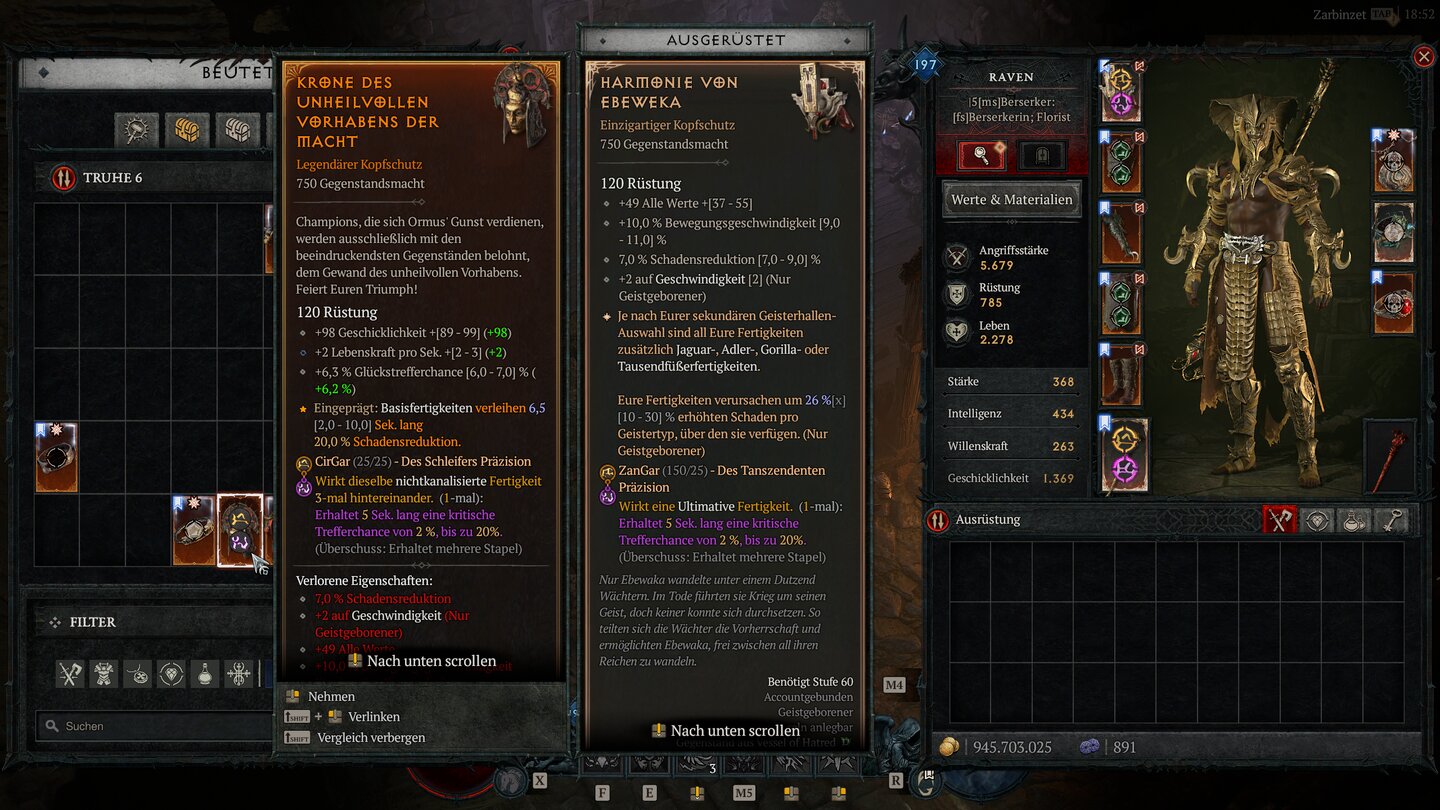The width and height of the screenshot is (1440, 810).
Task: Select the elixir filter icon
Action: coord(204,673)
